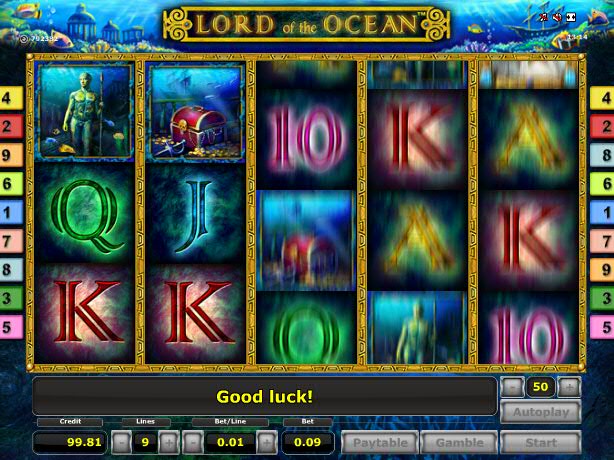Increase the number of Lines
614x460 pixels.
point(169,442)
